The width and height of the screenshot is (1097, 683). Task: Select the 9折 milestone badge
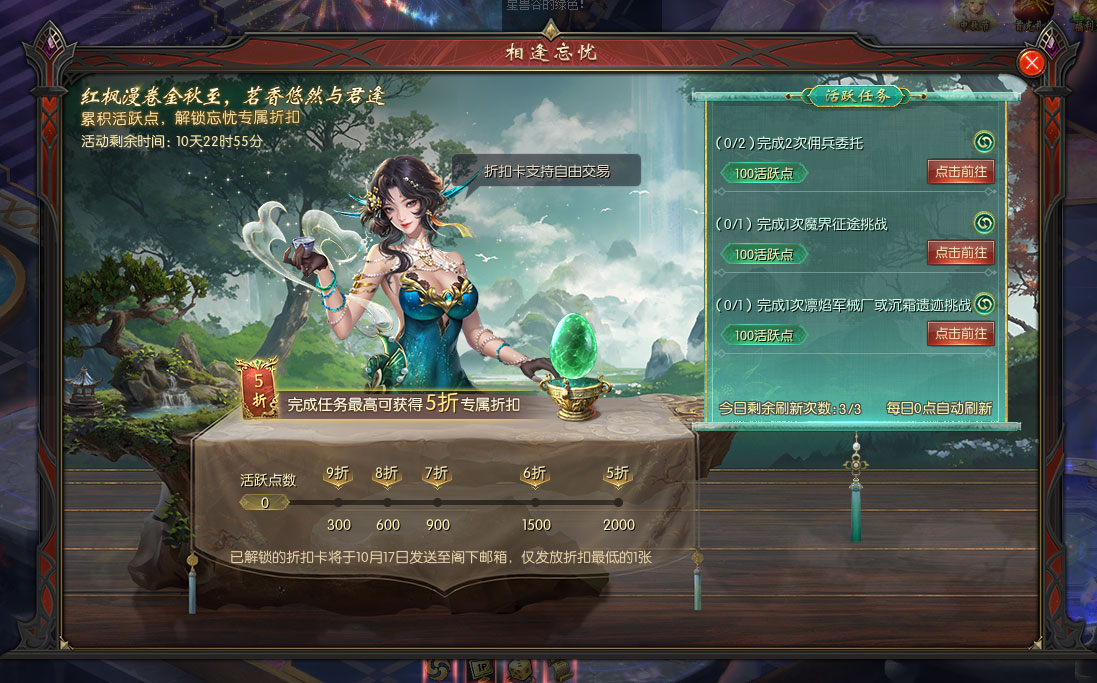point(338,474)
